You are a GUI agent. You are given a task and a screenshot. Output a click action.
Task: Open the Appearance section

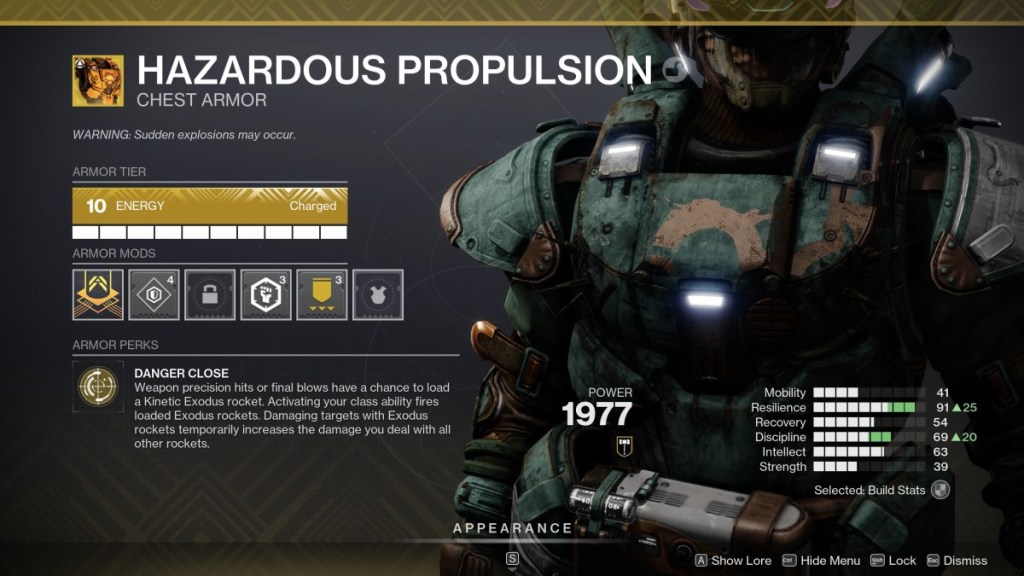click(512, 528)
